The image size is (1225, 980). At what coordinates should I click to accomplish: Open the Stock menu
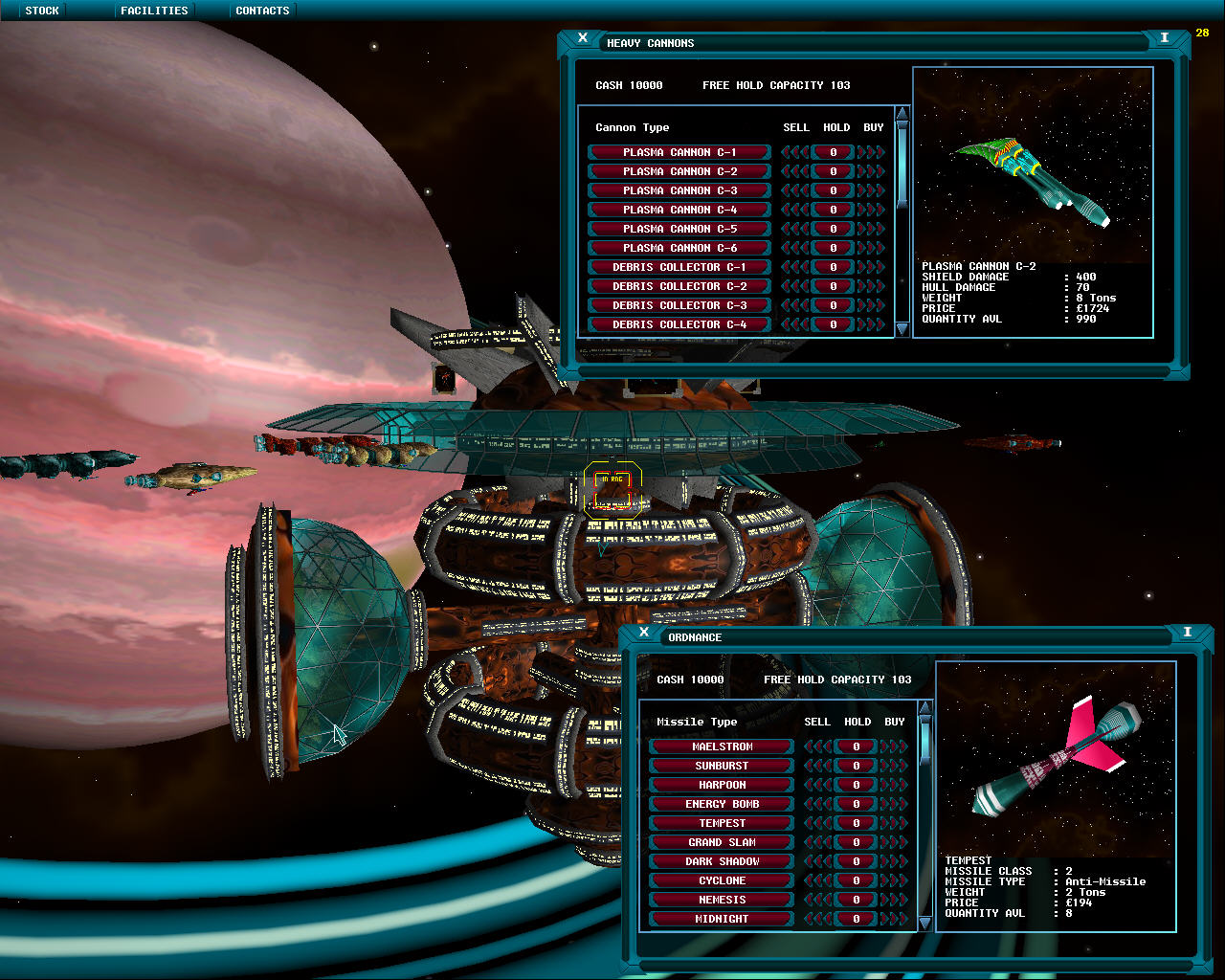[42, 11]
